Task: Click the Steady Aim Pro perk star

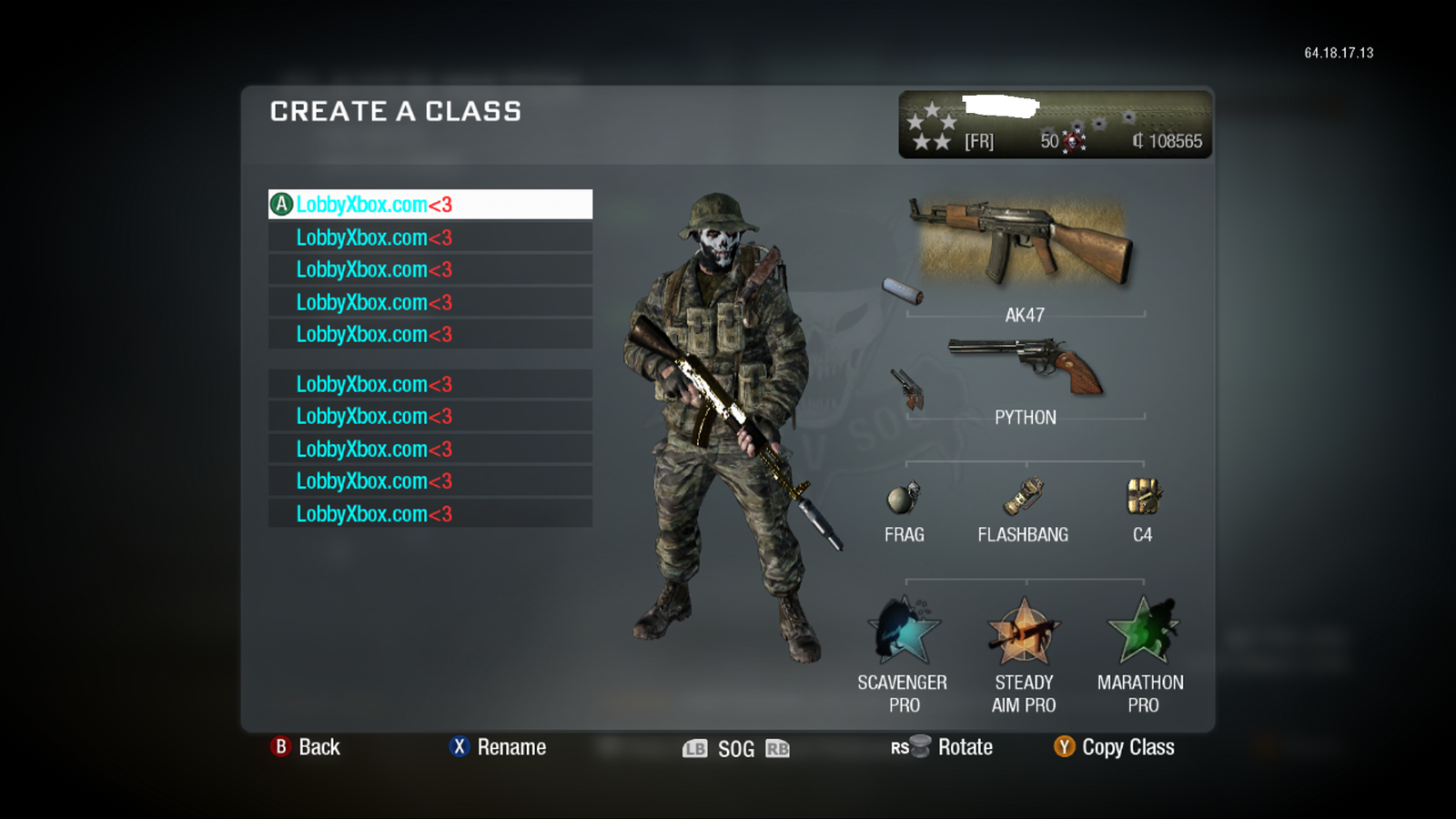Action: 1023,632
